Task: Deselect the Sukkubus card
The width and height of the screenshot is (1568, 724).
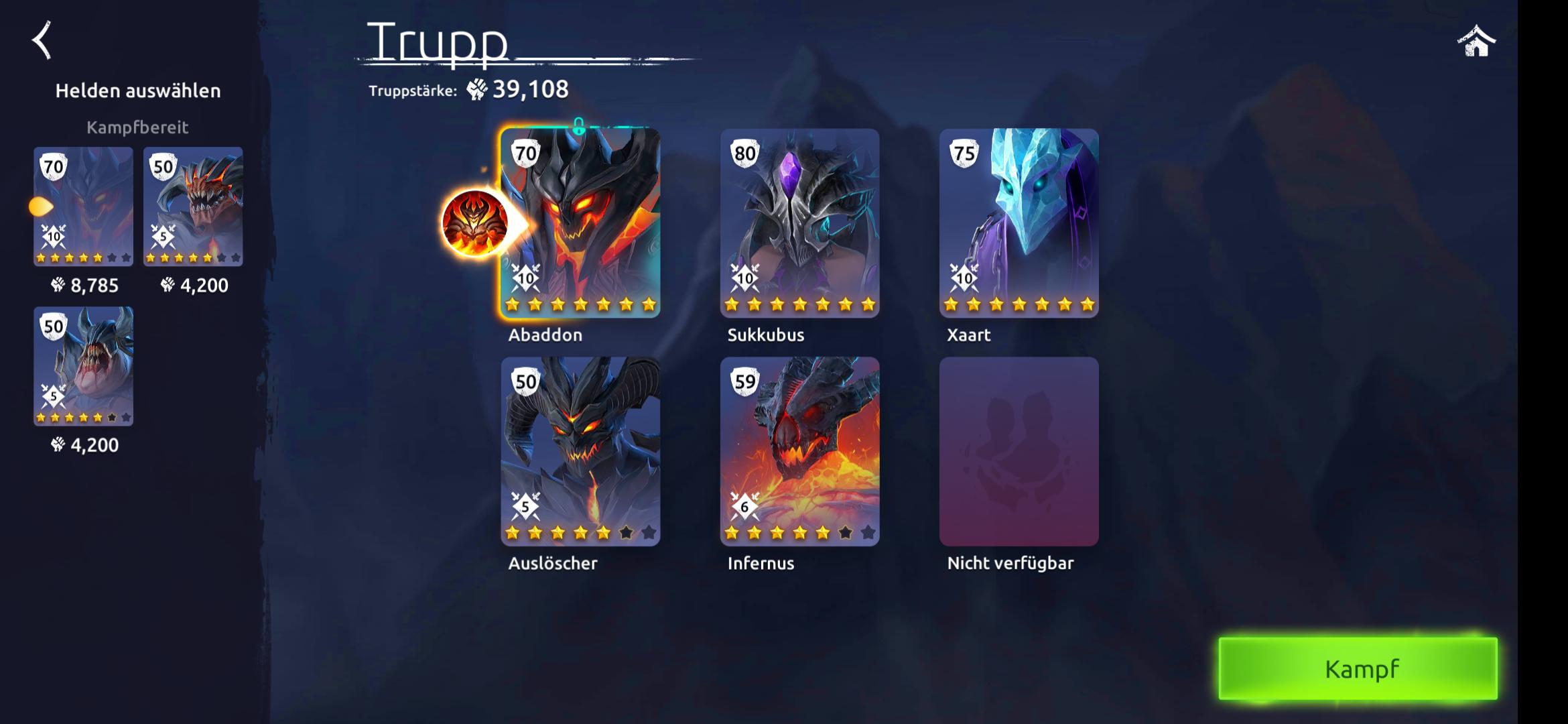Action: (x=799, y=221)
